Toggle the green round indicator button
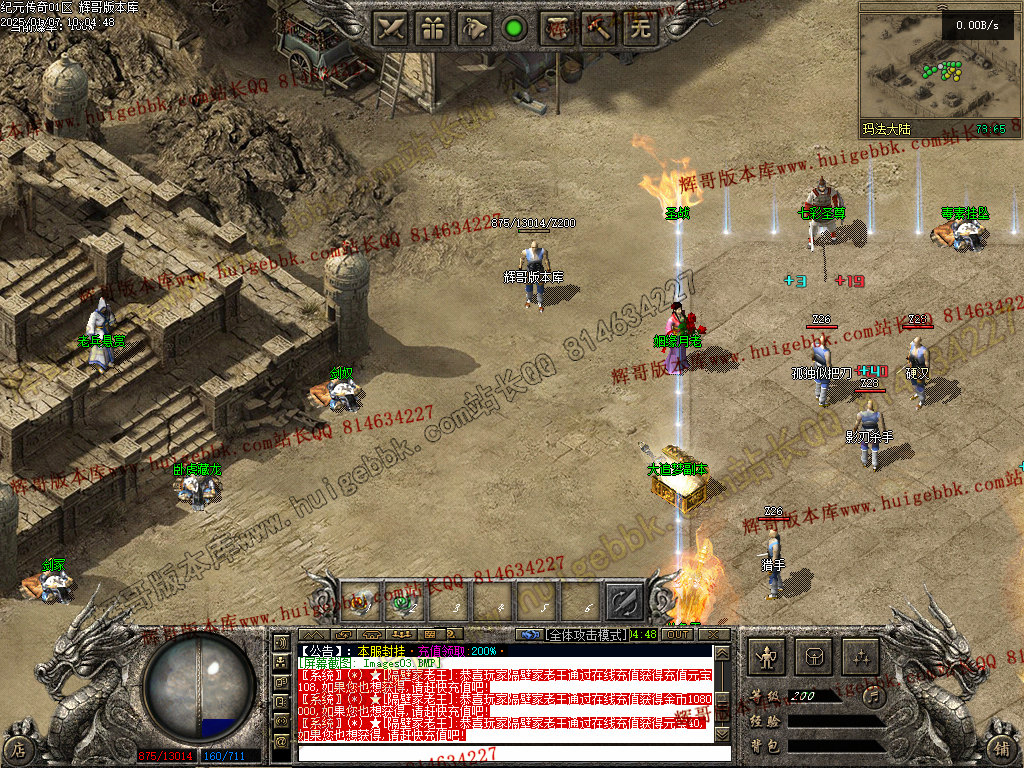This screenshot has height=768, width=1024. click(x=514, y=28)
